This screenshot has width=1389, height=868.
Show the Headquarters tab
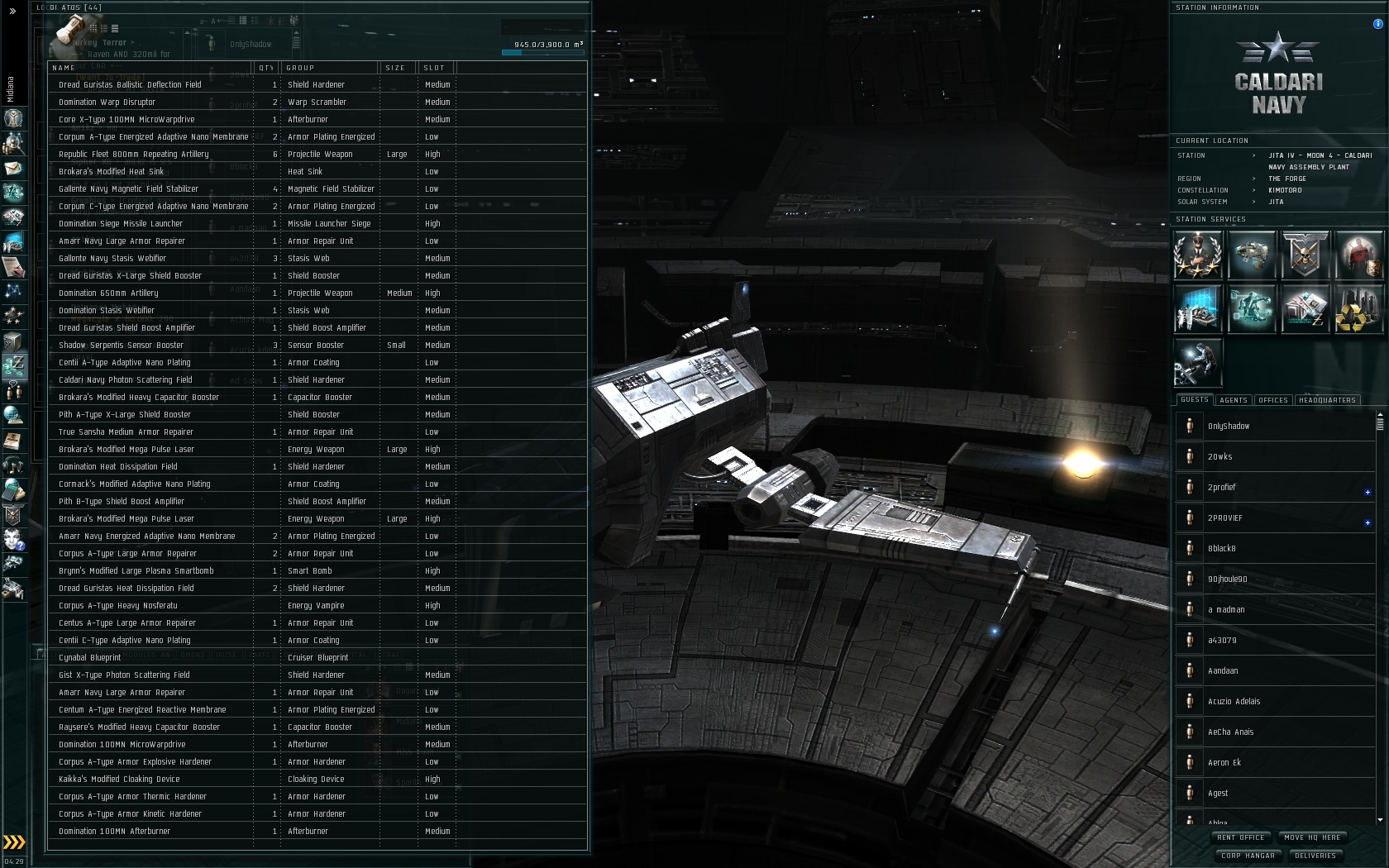coord(1327,400)
